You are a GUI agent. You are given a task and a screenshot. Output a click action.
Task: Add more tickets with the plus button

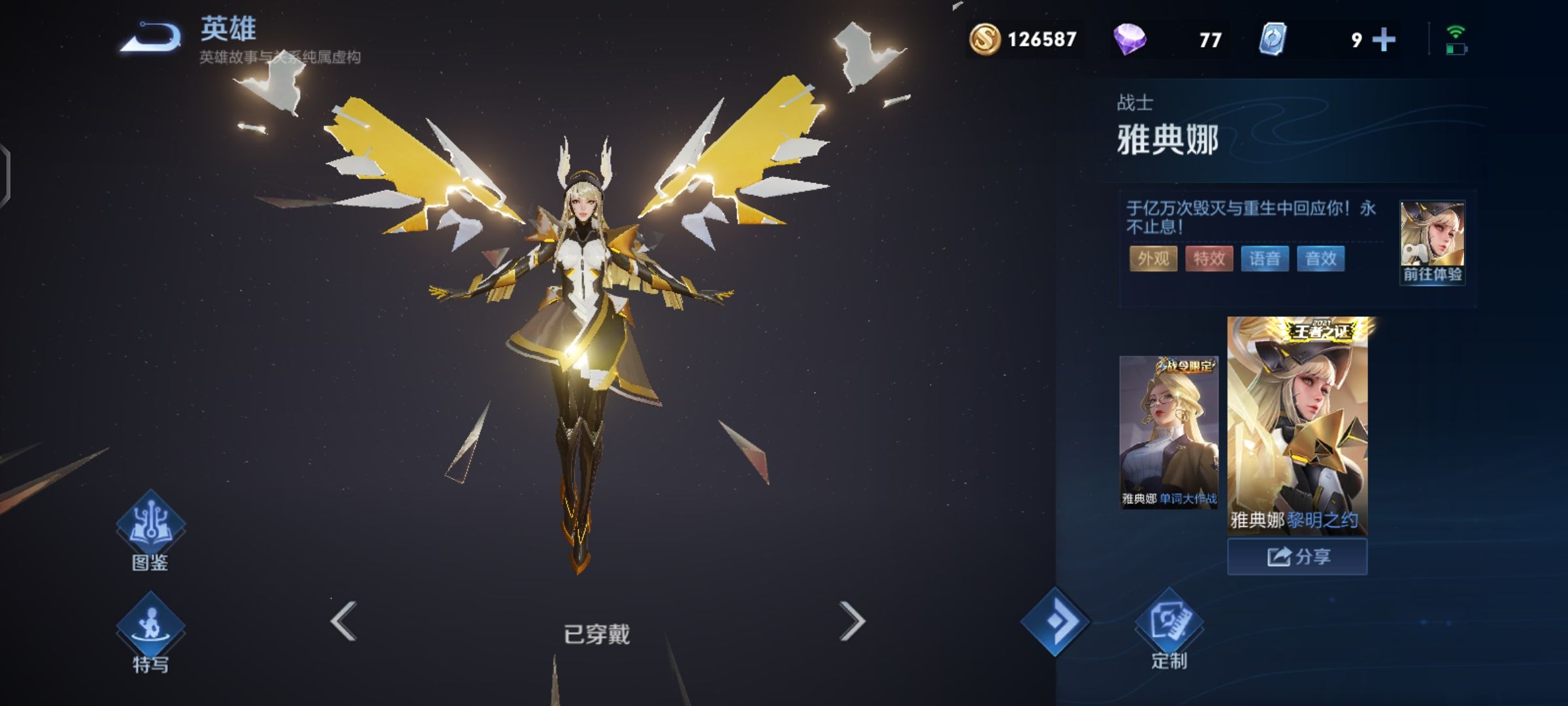[x=1383, y=40]
